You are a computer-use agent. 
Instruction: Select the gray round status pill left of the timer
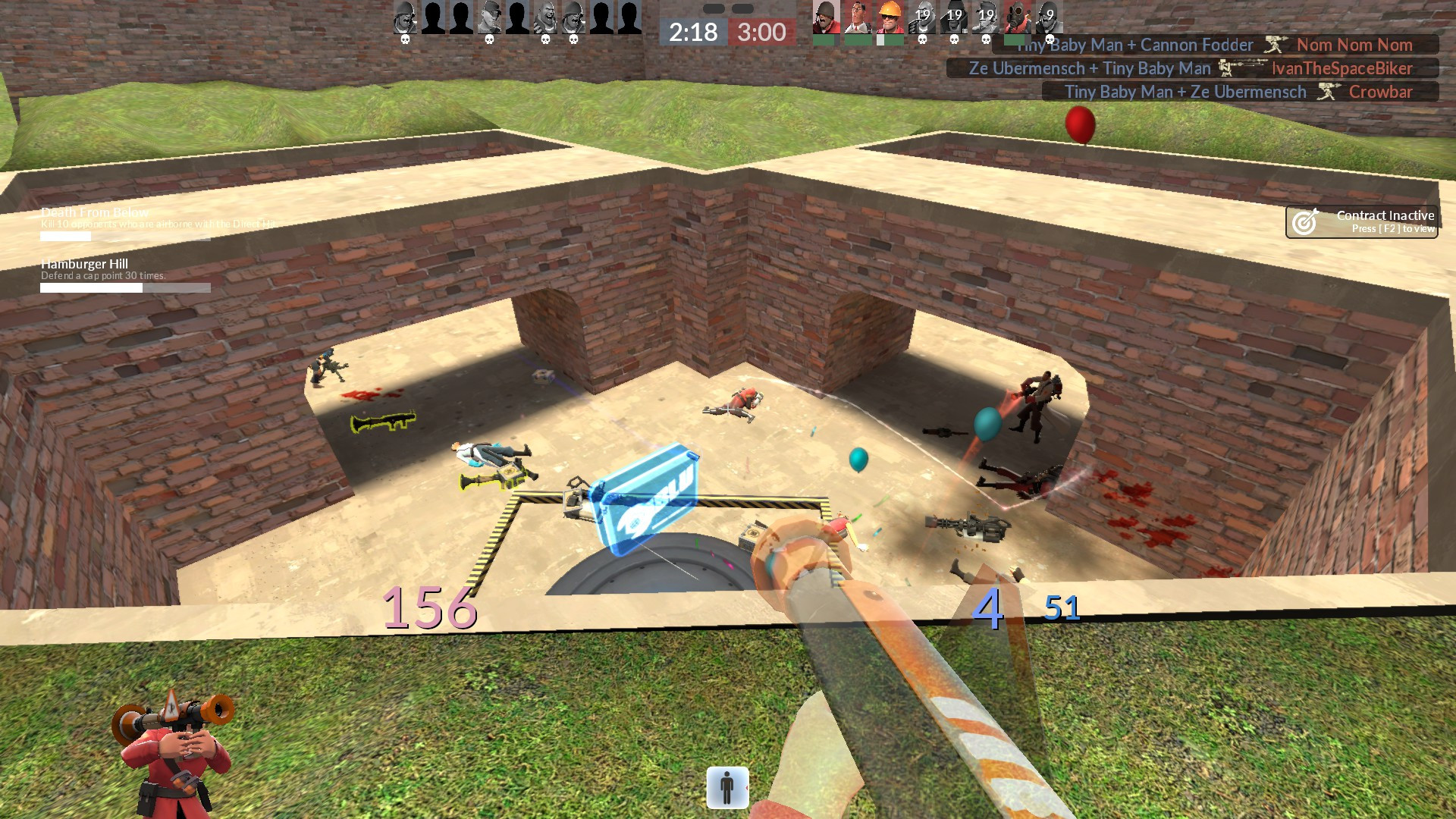[714, 8]
